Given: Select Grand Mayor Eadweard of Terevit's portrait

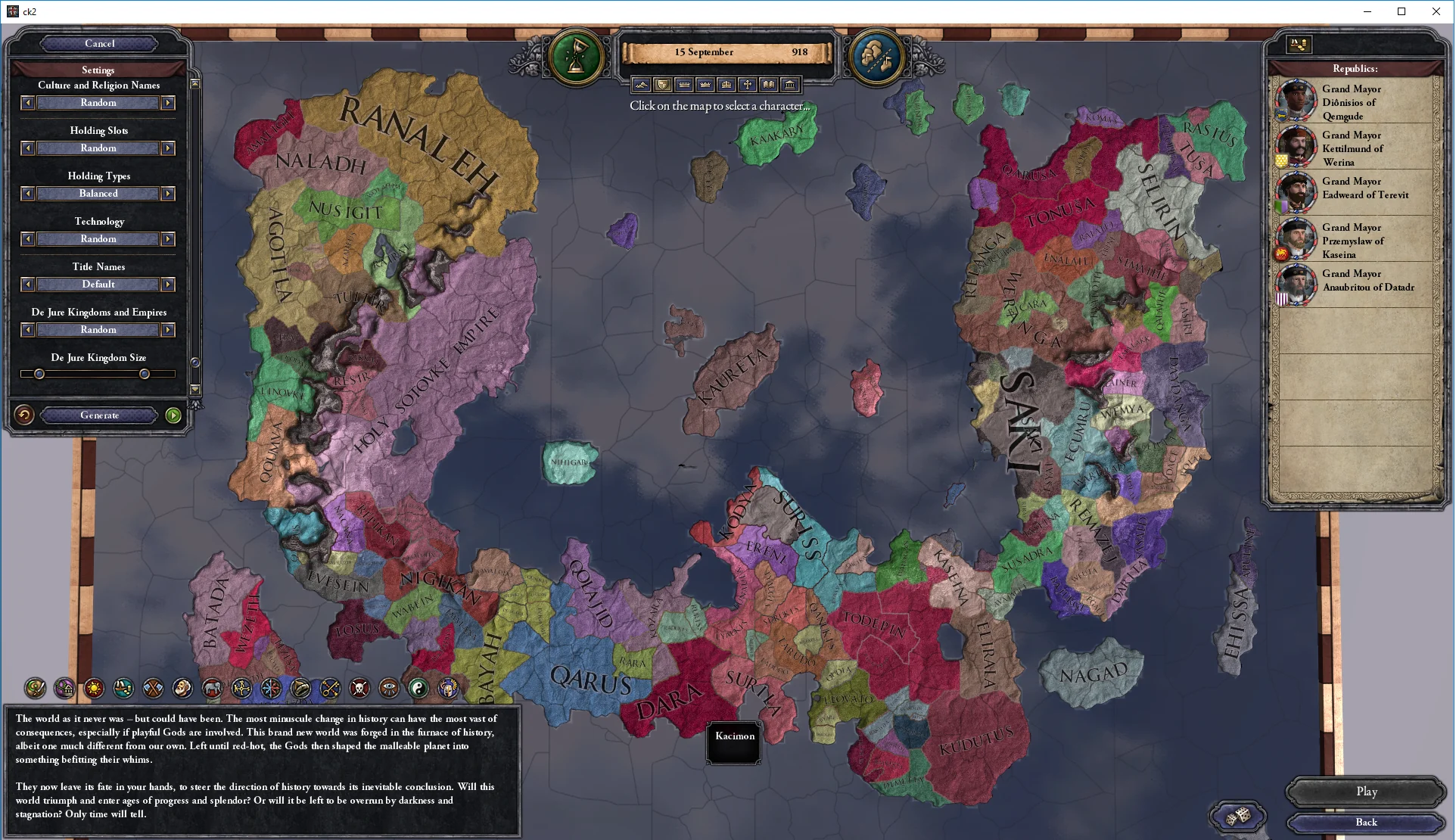Looking at the screenshot, I should click(x=1297, y=193).
